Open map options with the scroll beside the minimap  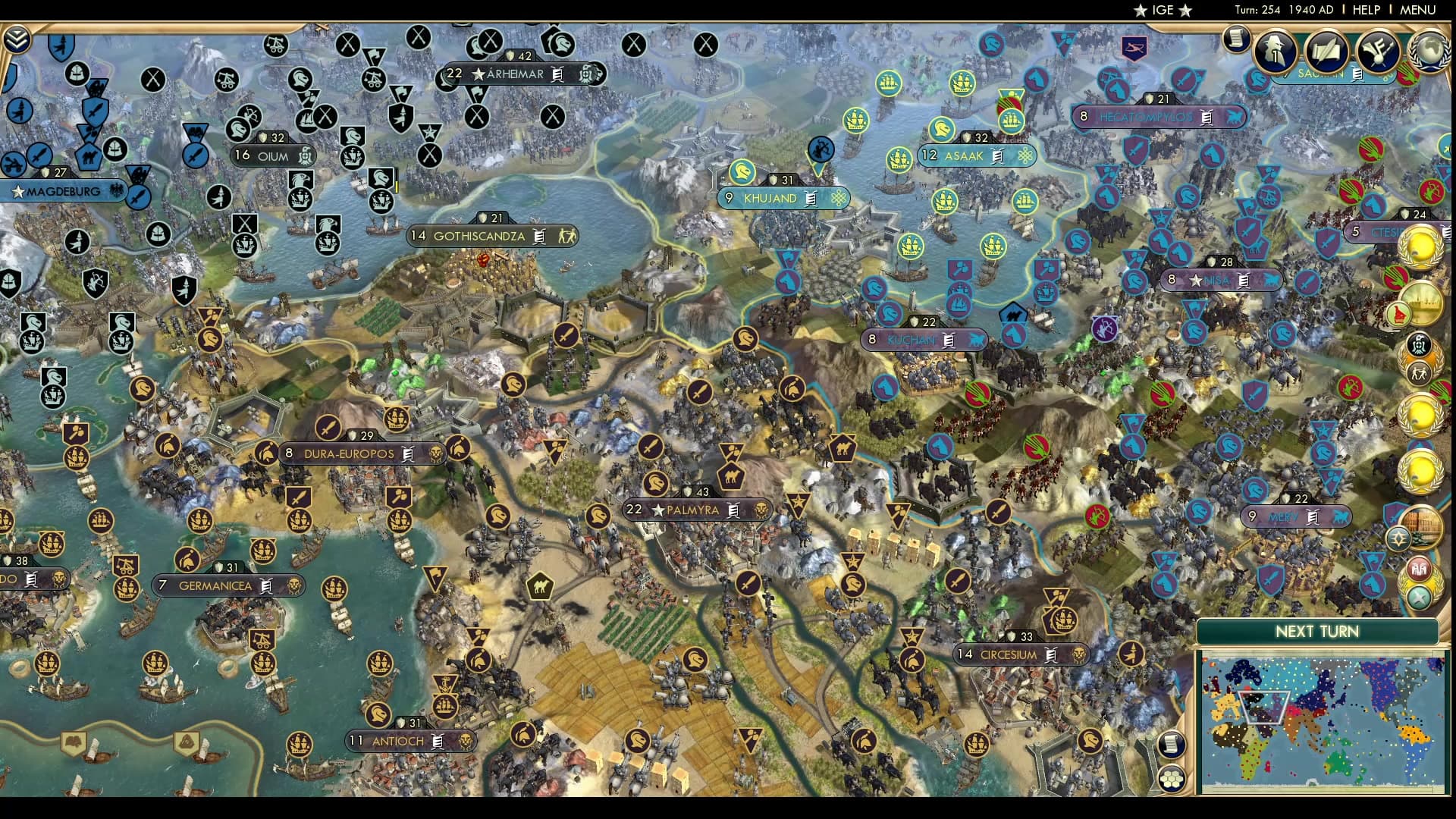pyautogui.click(x=1171, y=745)
